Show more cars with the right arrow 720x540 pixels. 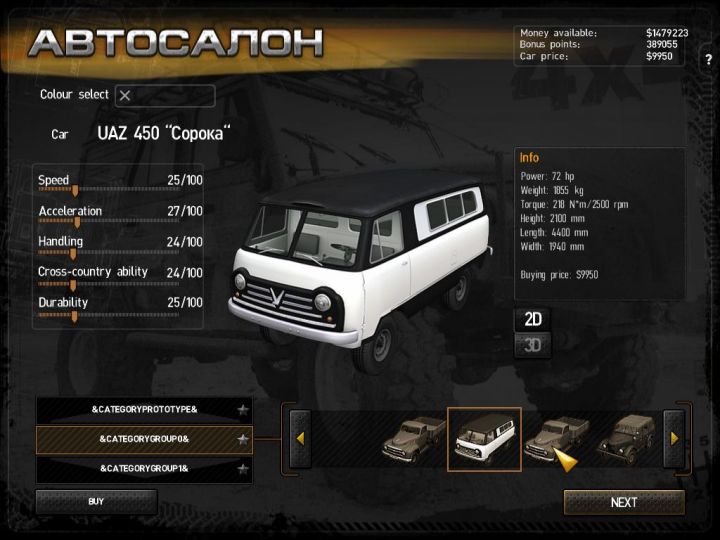tap(674, 438)
